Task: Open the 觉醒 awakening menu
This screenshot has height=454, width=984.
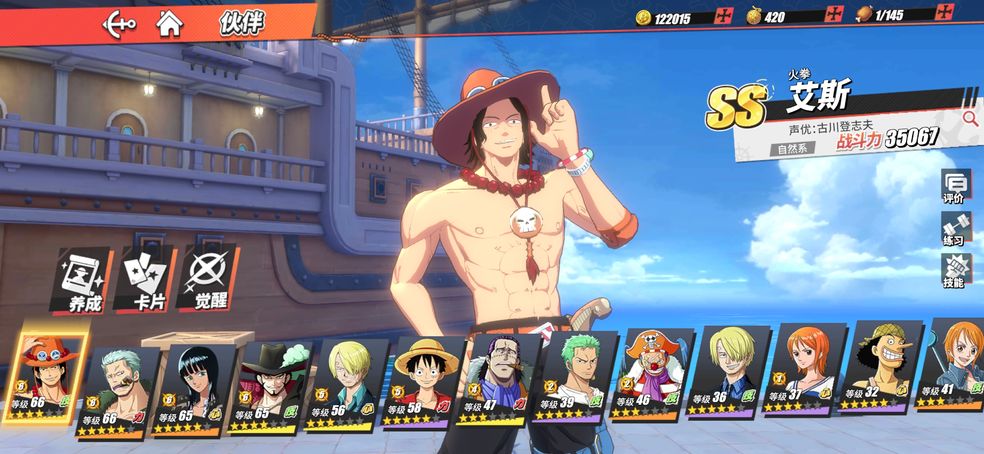Action: (208, 280)
